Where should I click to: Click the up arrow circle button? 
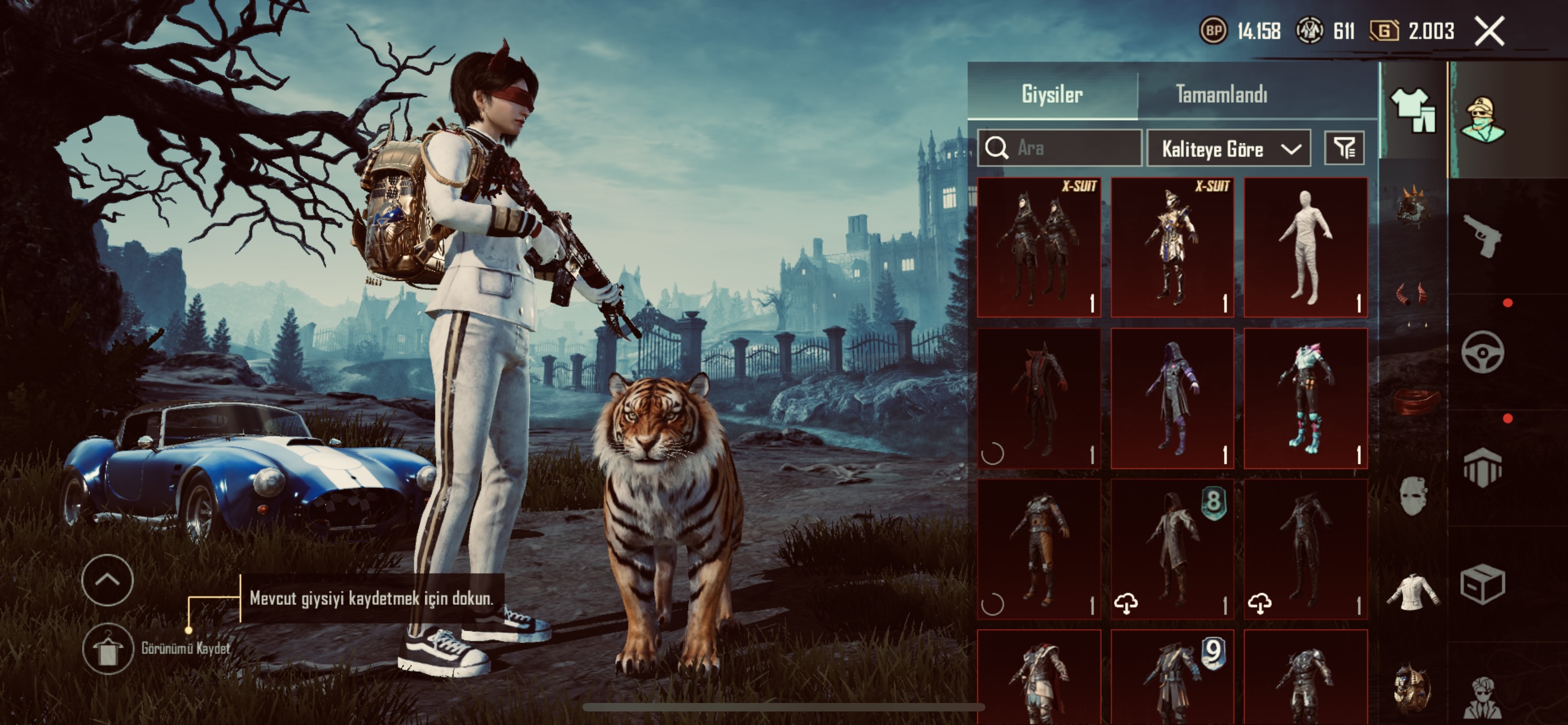point(108,579)
